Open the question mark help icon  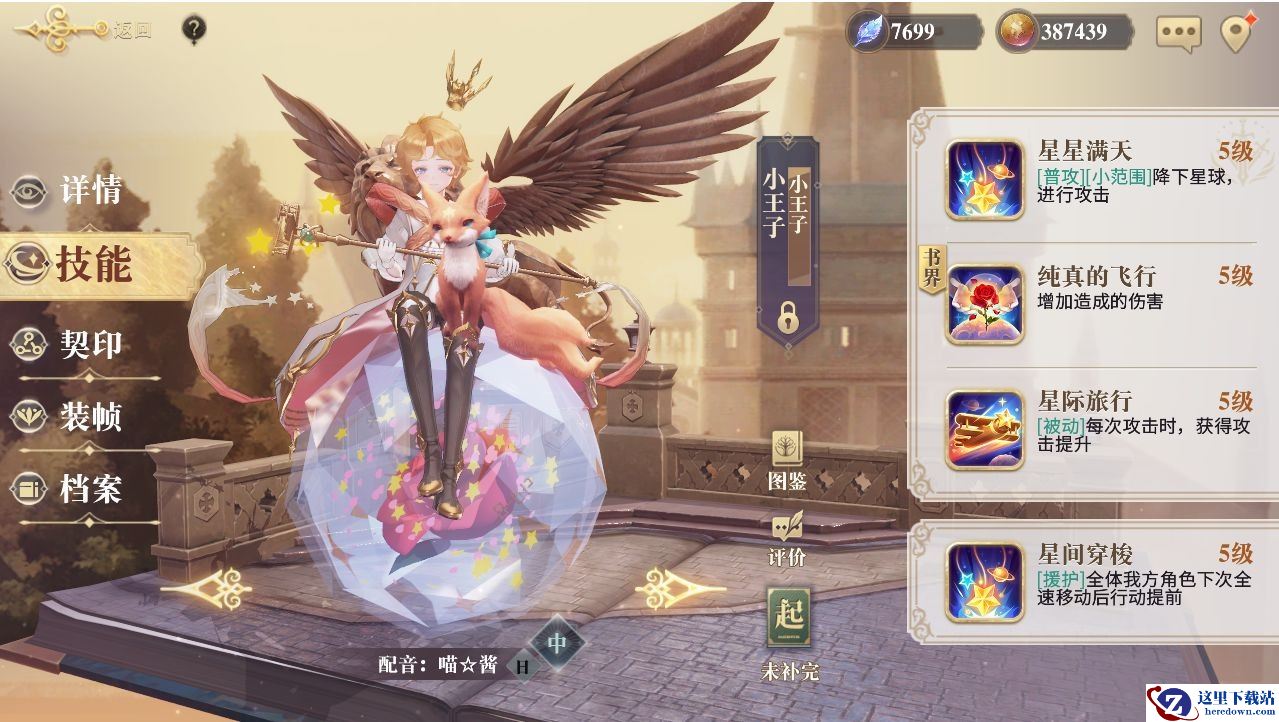pos(194,29)
